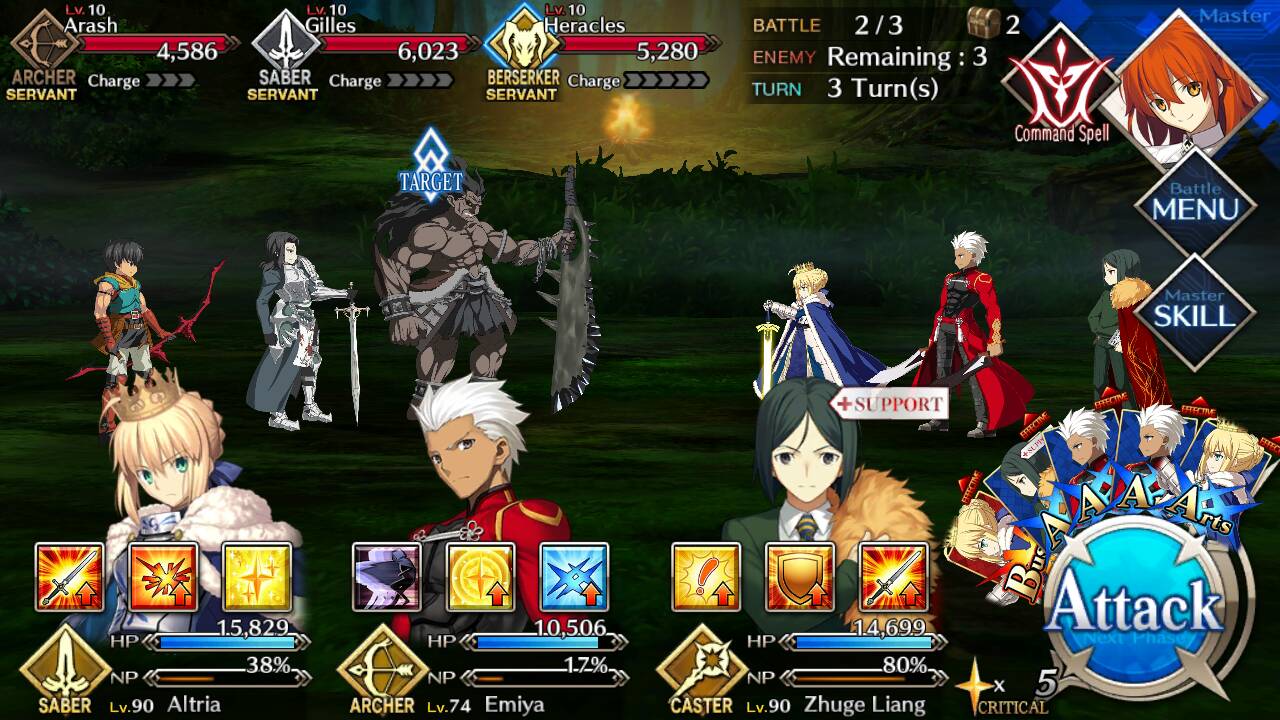Use Emiya's blue arrows skill
Image resolution: width=1280 pixels, height=720 pixels.
tap(574, 577)
